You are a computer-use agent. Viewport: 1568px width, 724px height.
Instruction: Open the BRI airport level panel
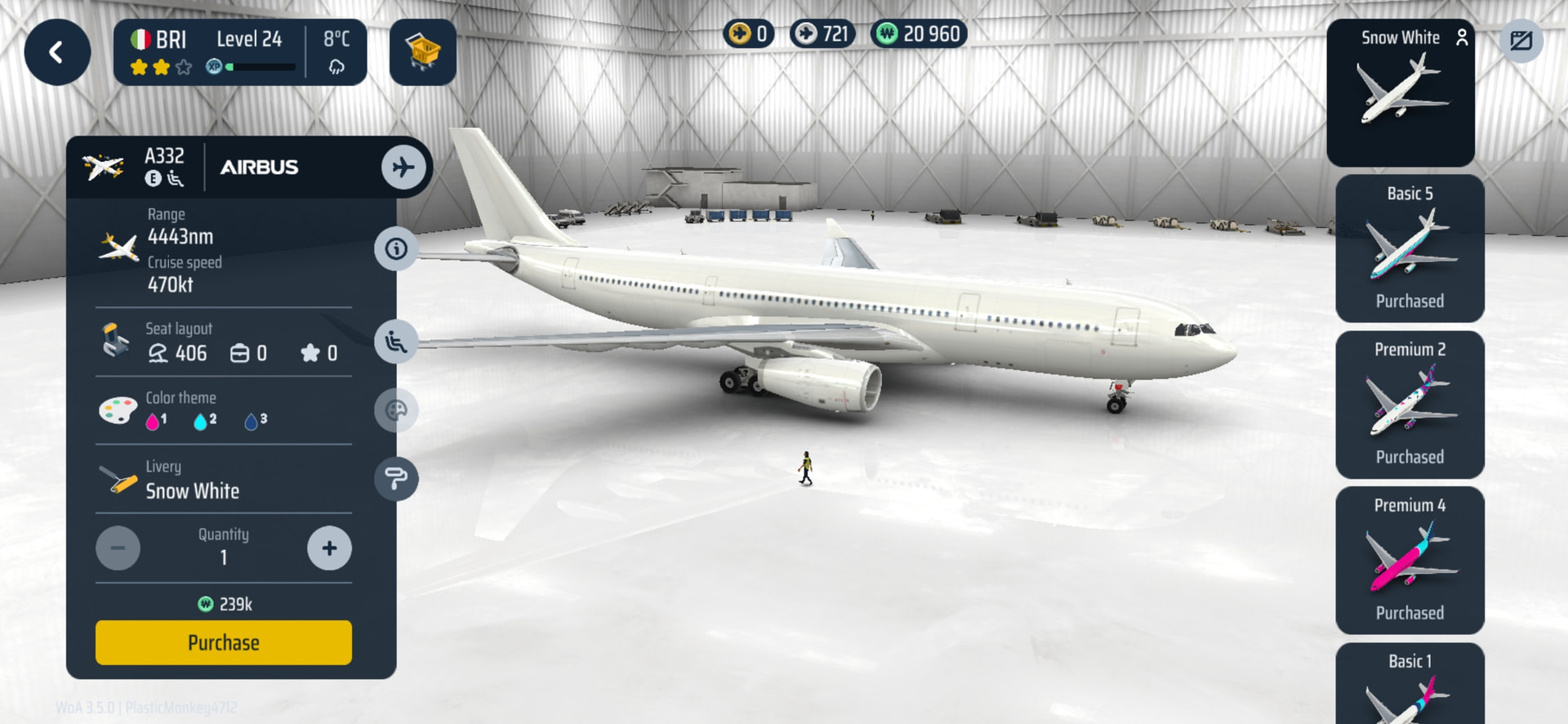coord(239,53)
